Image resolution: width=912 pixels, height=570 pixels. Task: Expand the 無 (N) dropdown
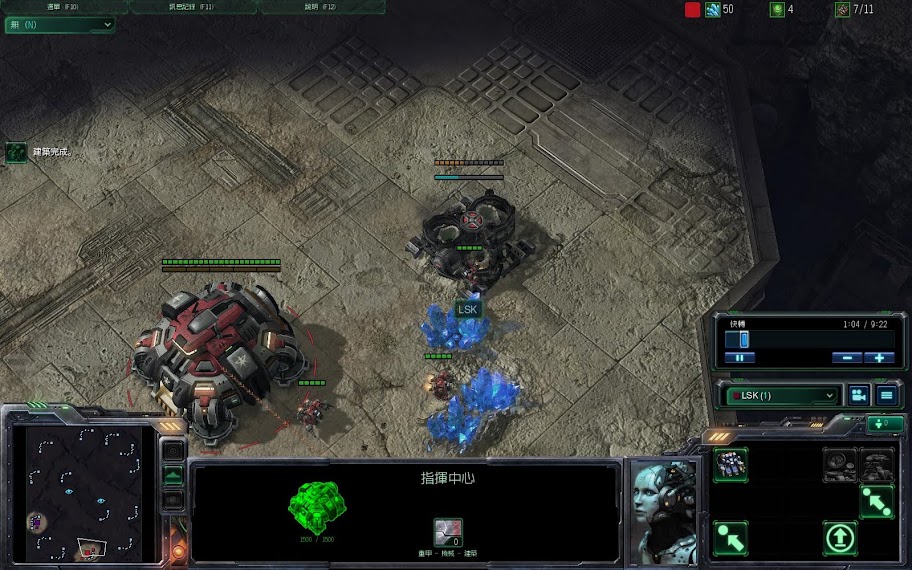(x=60, y=24)
